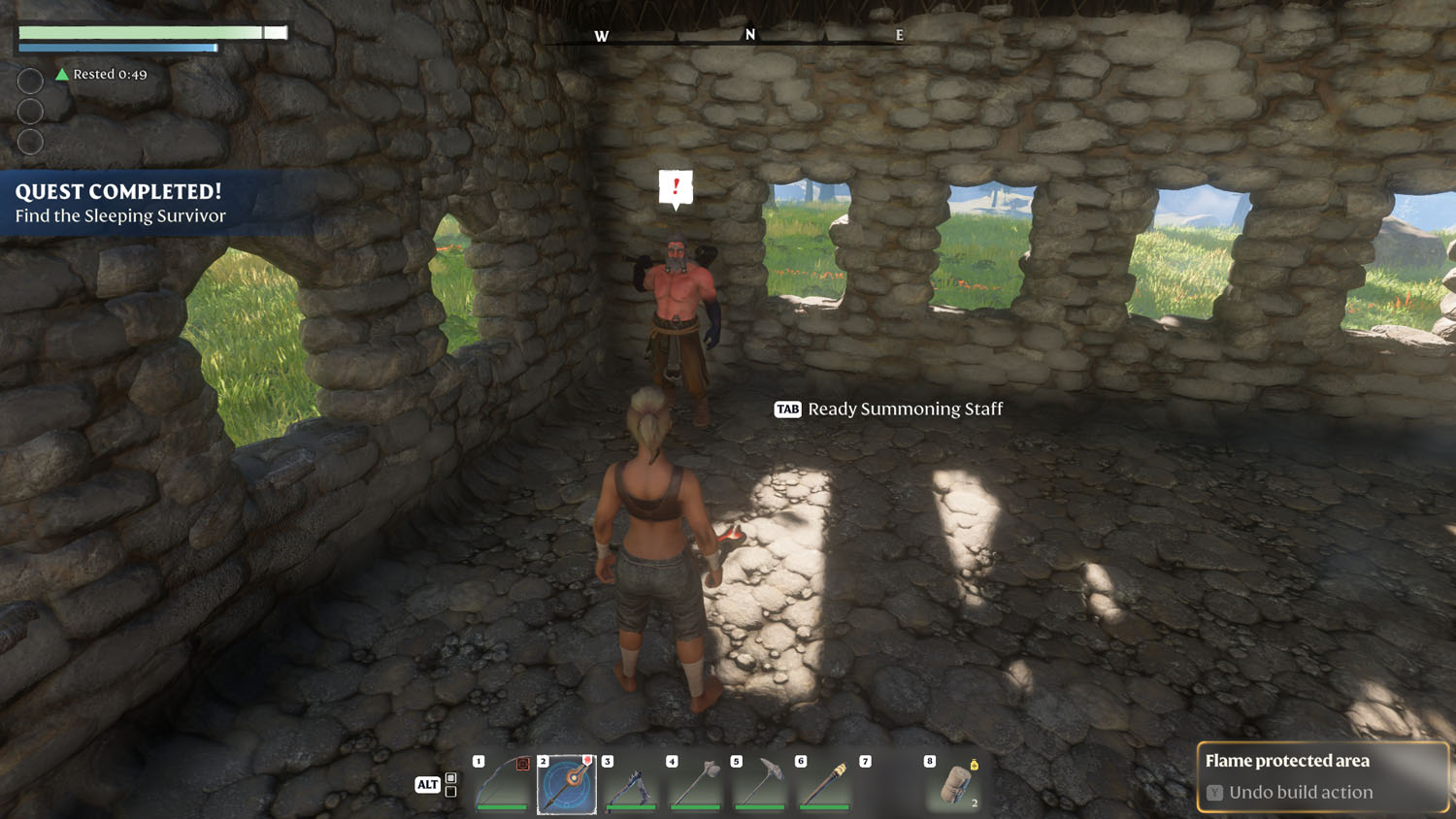Equip the pickaxe in hotbar slot 5

(x=760, y=784)
